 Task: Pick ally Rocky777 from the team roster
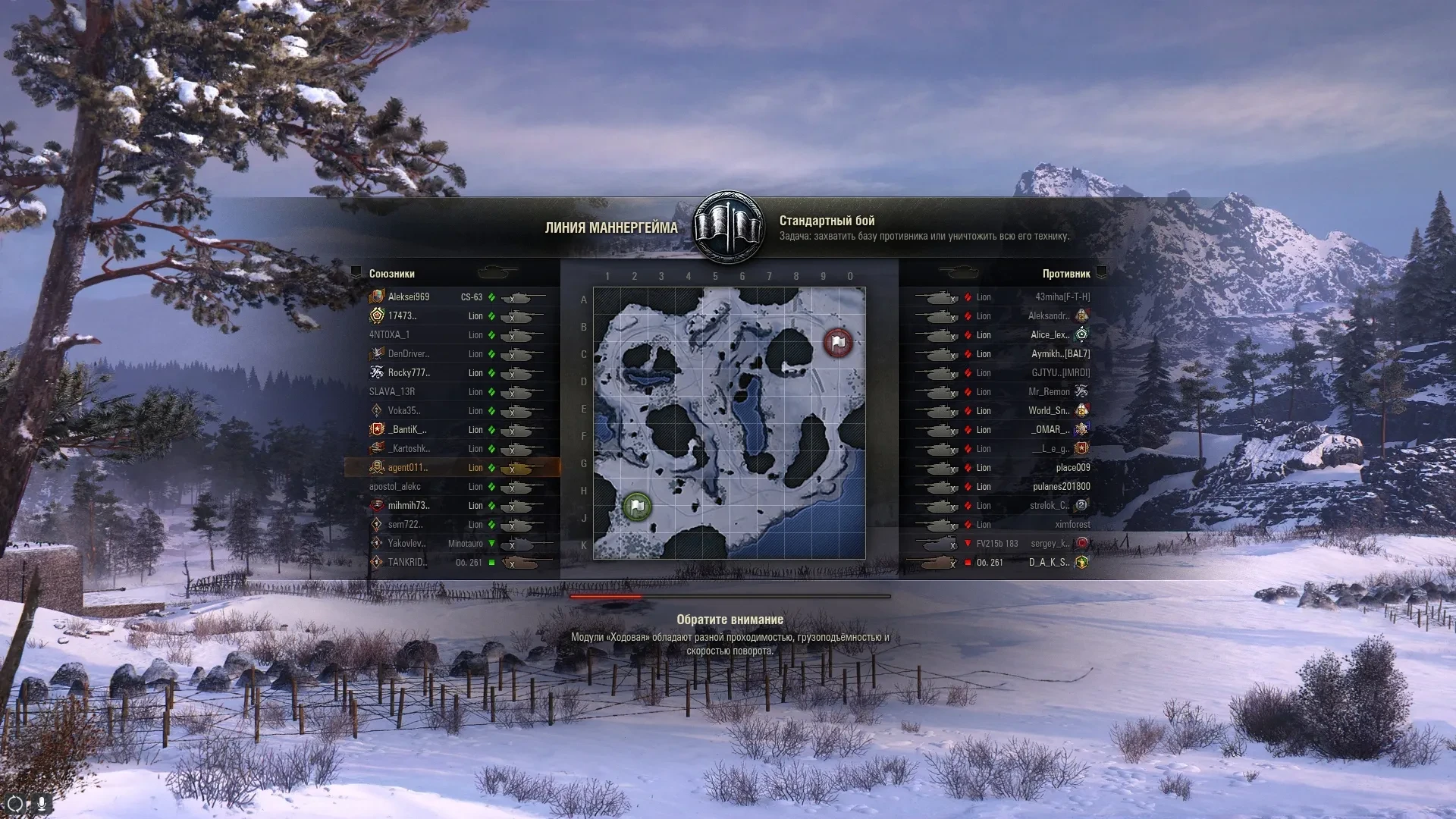coord(409,373)
